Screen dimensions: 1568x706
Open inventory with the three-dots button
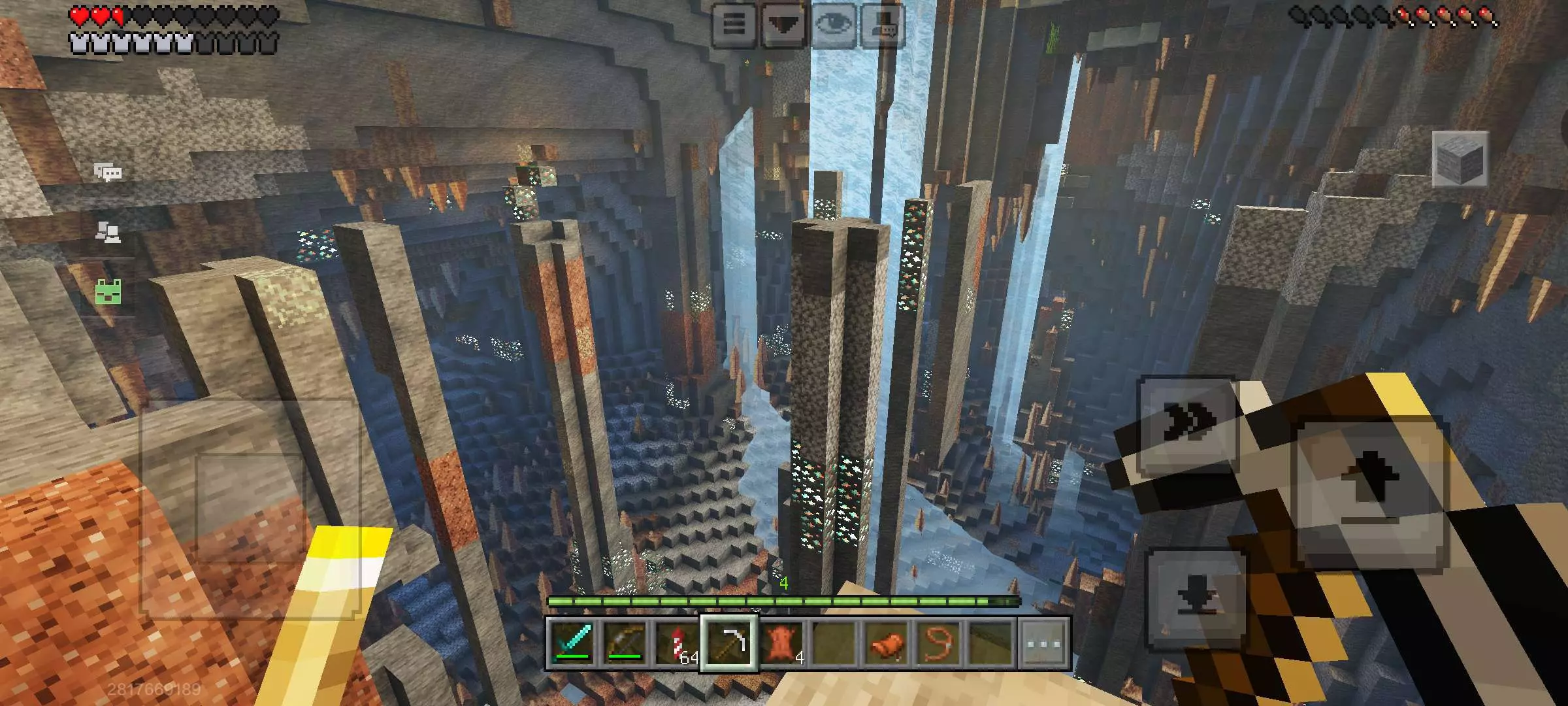point(1044,644)
